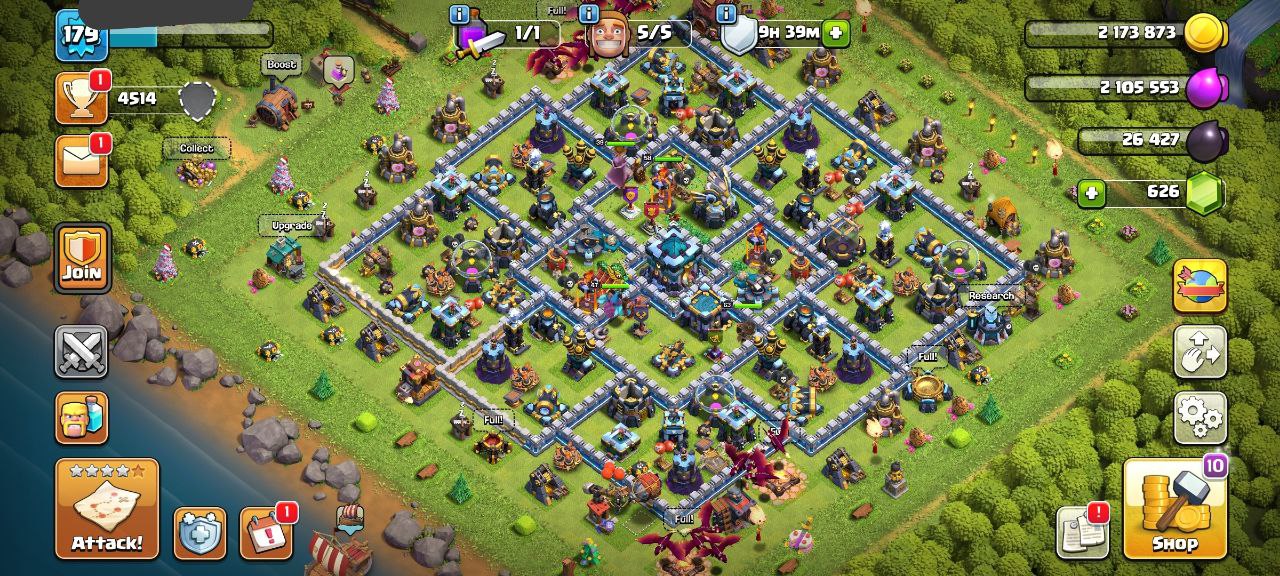This screenshot has width=1280, height=576.
Task: Open the level 179 experience badge
Action: (81, 35)
